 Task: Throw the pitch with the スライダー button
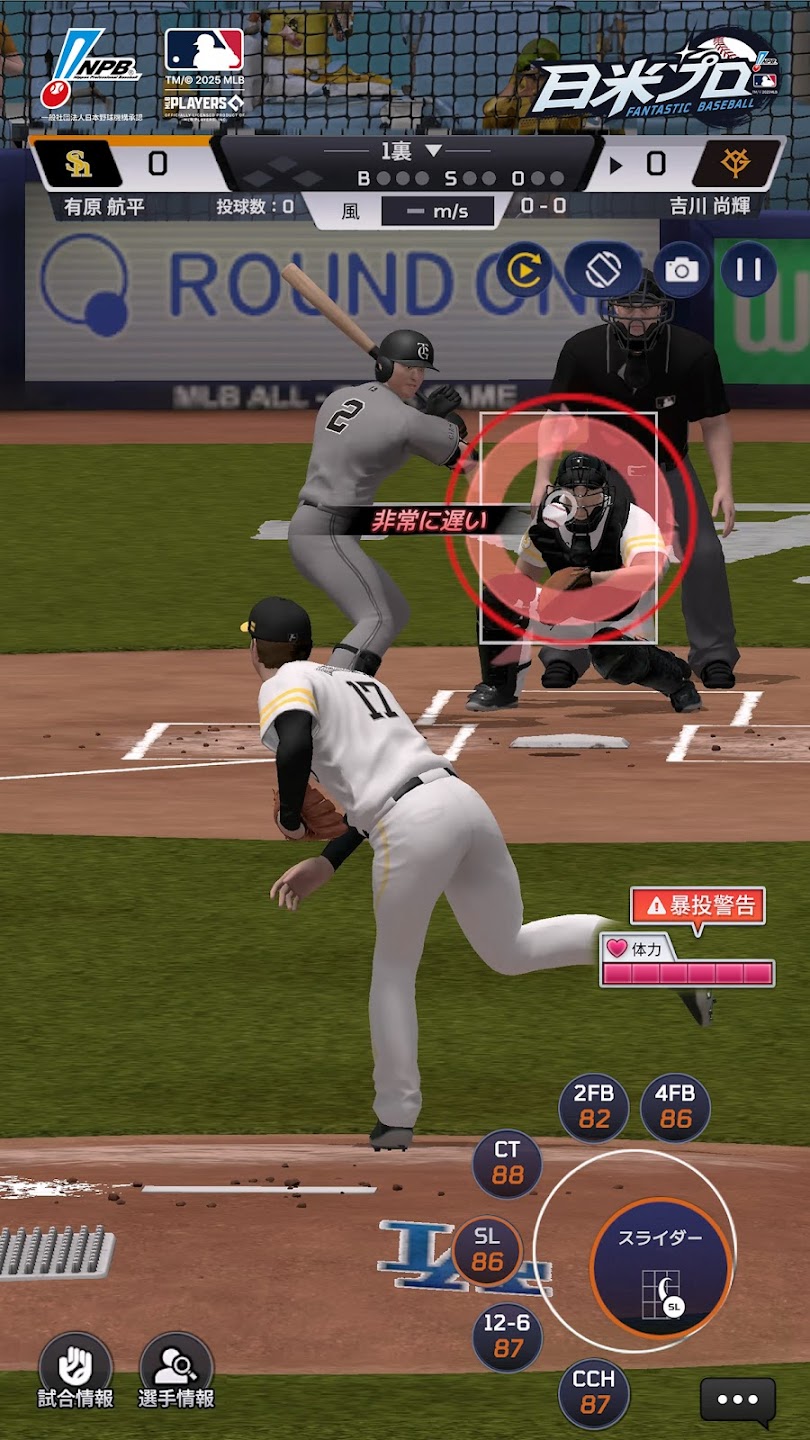click(660, 1267)
